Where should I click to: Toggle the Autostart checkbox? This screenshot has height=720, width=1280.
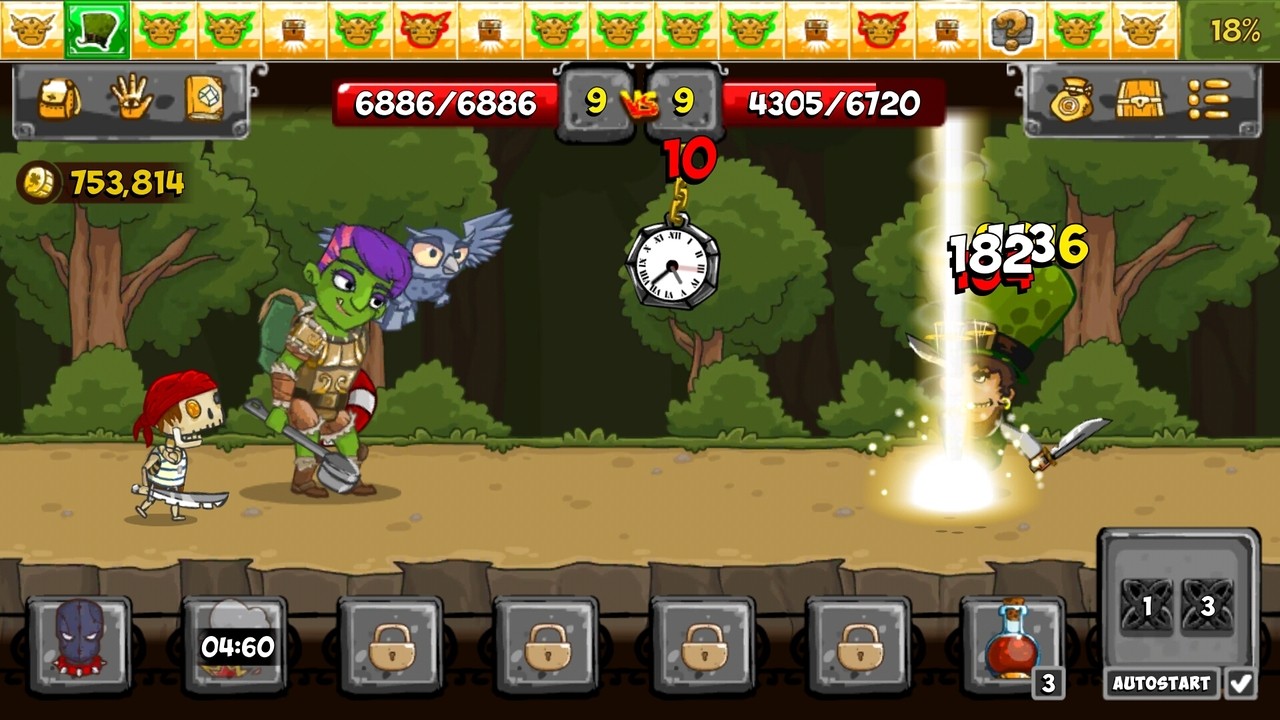tap(1240, 681)
